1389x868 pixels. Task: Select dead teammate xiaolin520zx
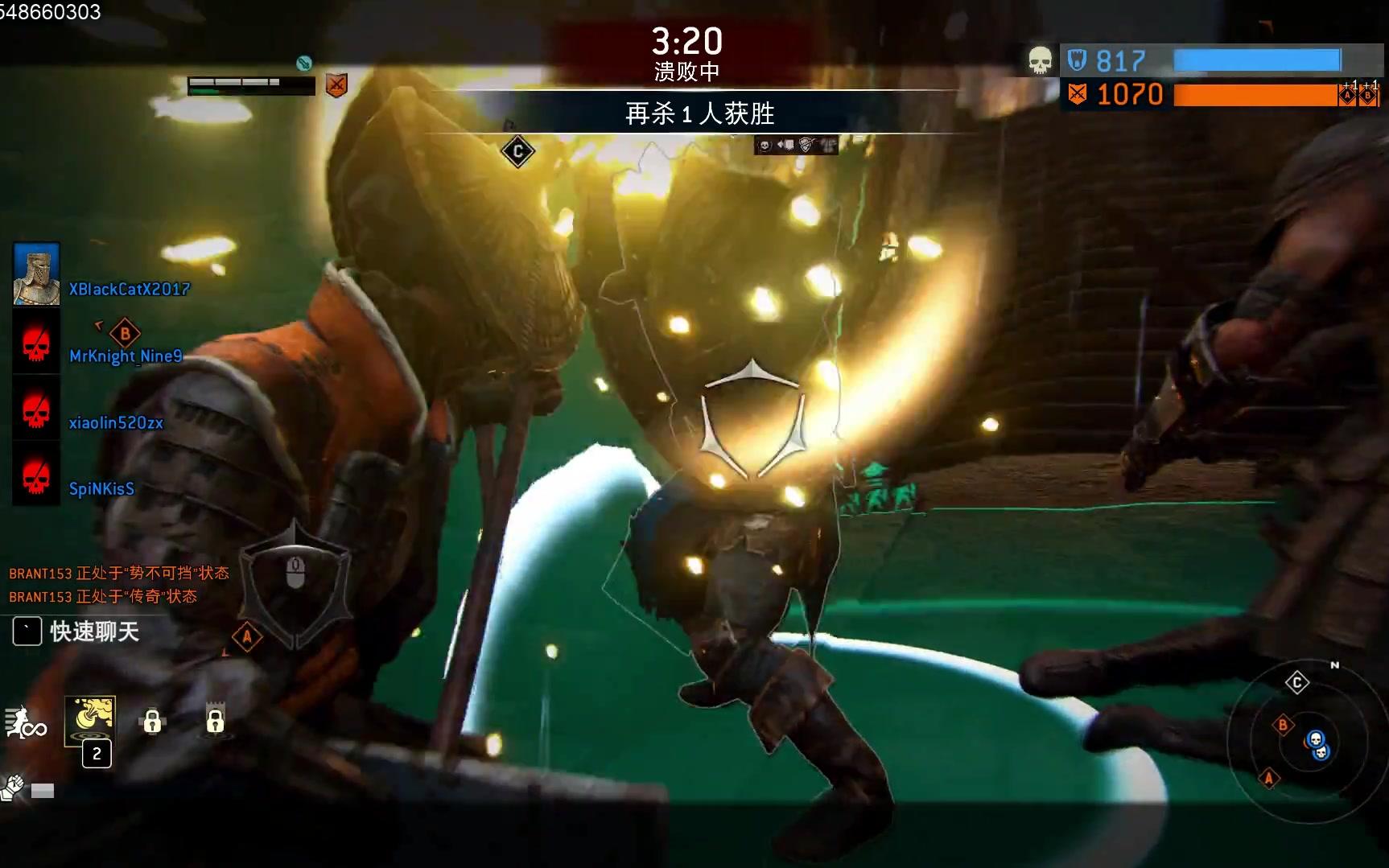pyautogui.click(x=116, y=422)
